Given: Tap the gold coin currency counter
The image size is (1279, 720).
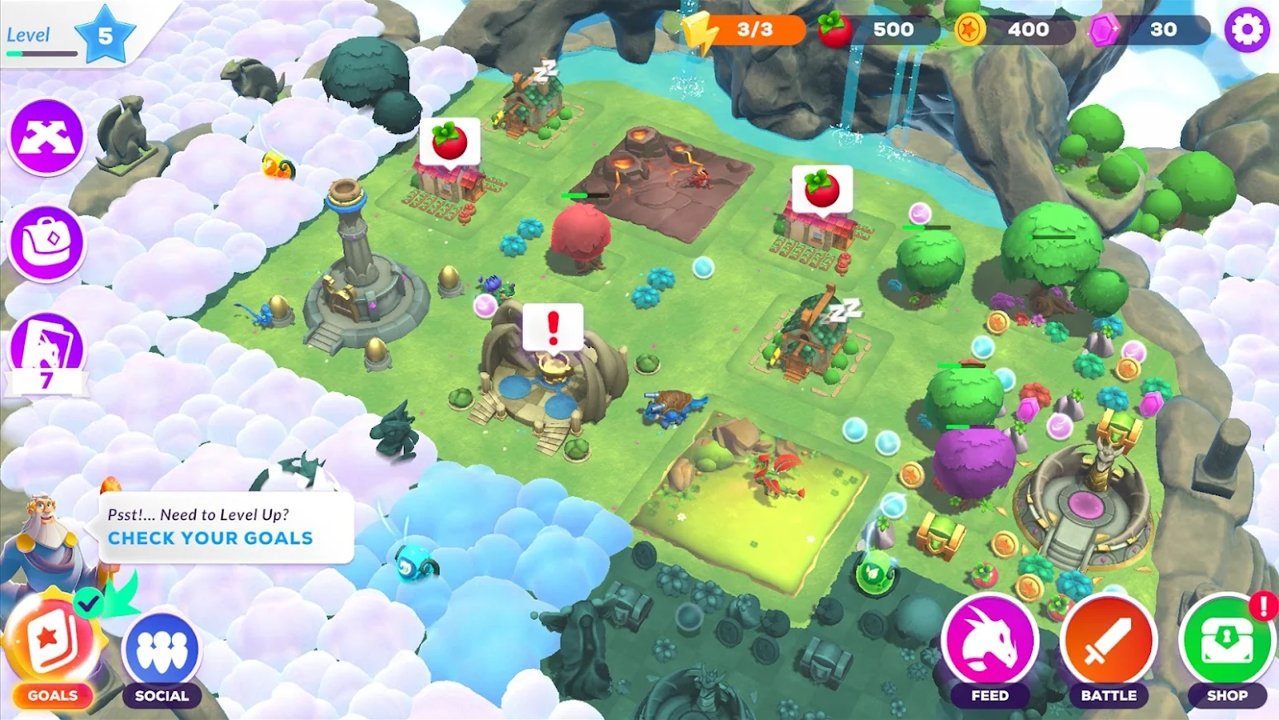Looking at the screenshot, I should tap(1014, 30).
